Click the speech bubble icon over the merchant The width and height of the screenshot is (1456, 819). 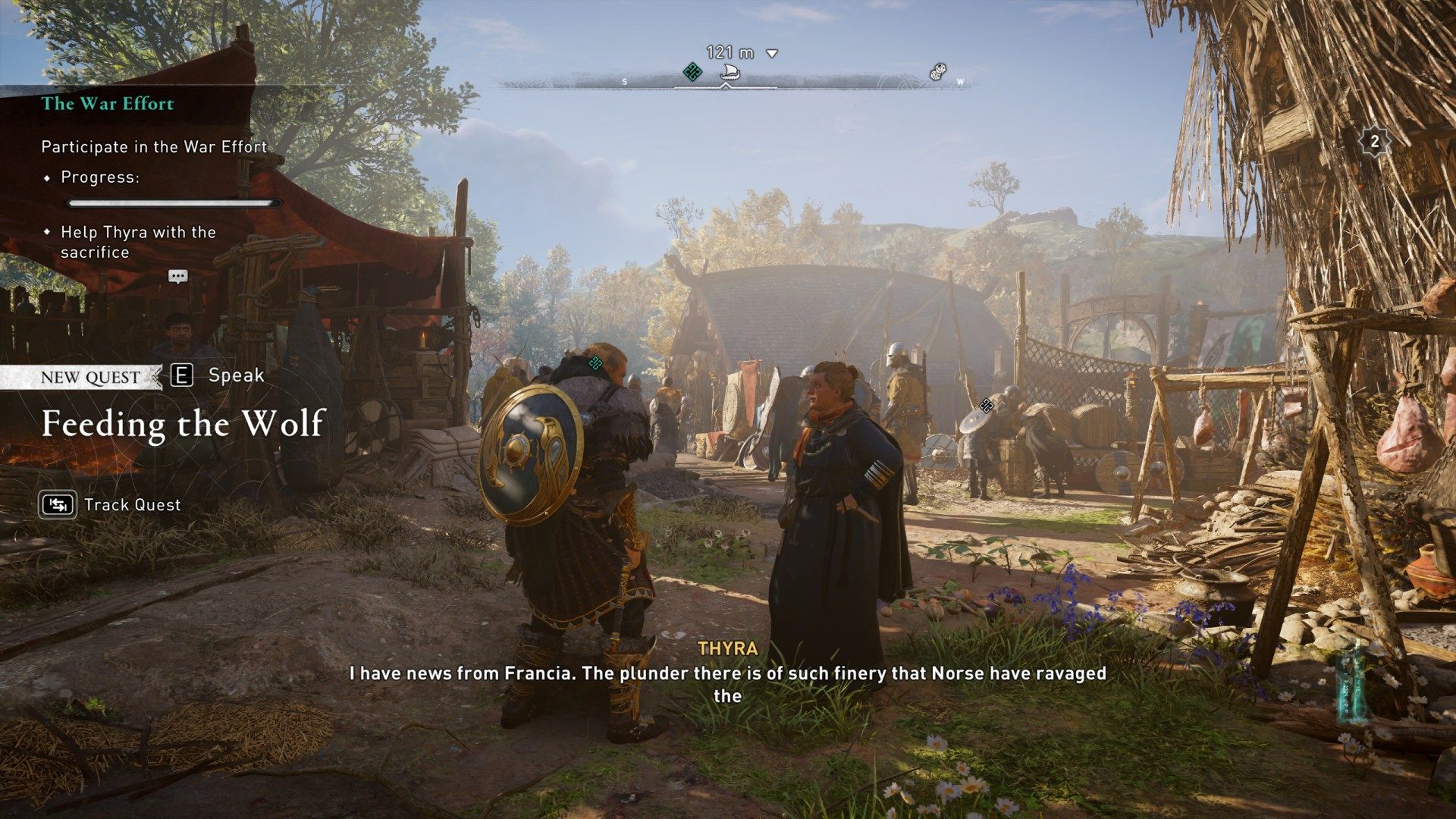(x=178, y=277)
